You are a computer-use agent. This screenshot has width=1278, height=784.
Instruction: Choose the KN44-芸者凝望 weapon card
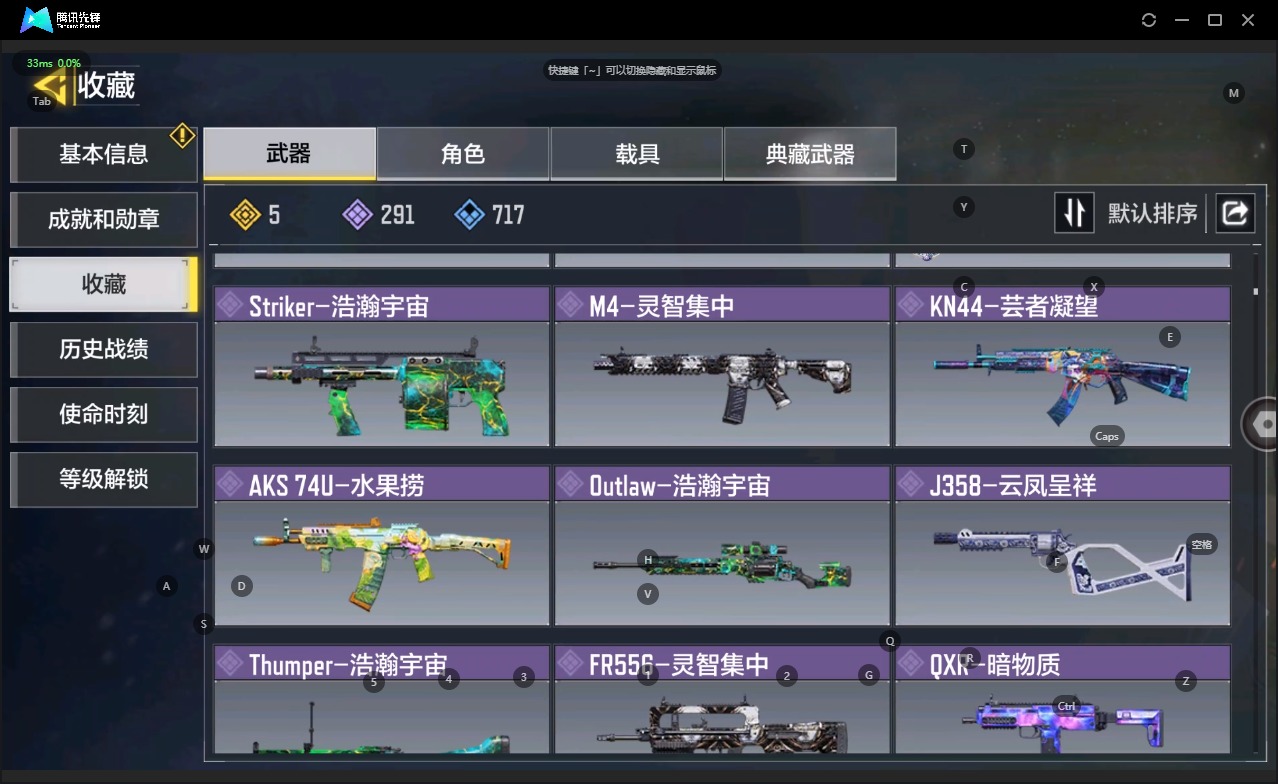point(1062,367)
